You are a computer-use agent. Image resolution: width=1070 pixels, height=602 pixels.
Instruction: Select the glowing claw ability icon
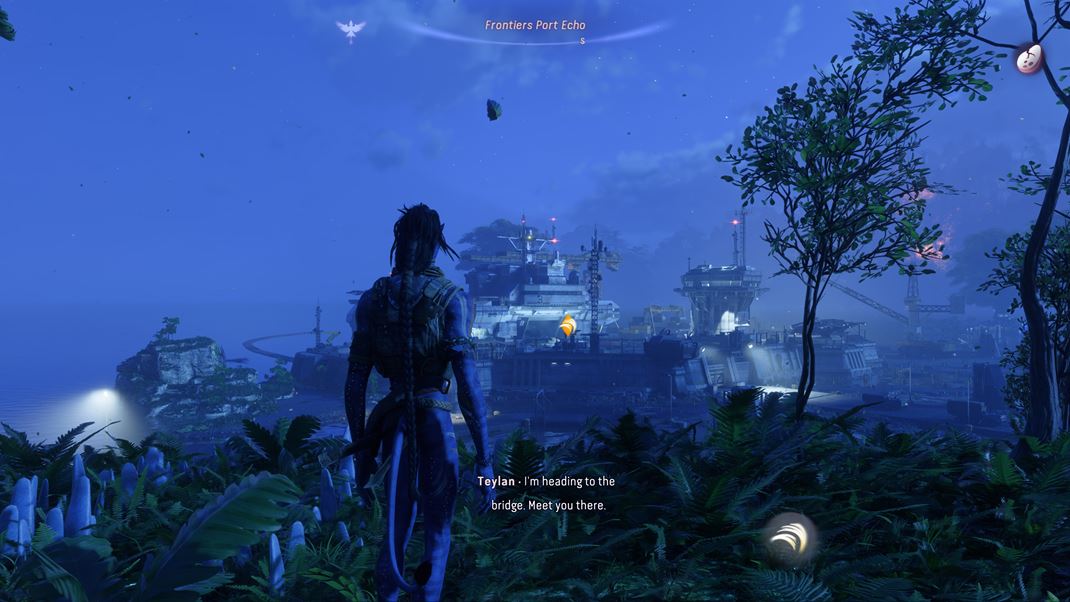[790, 537]
